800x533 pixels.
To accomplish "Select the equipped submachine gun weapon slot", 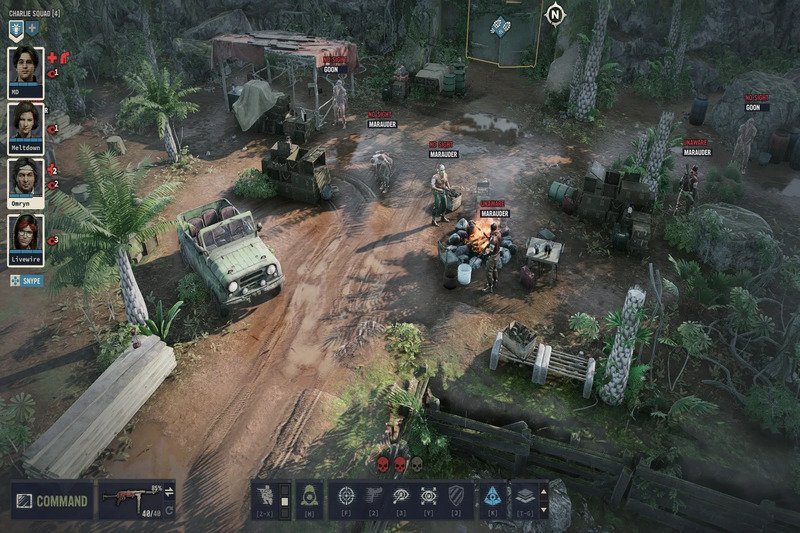I will point(127,498).
